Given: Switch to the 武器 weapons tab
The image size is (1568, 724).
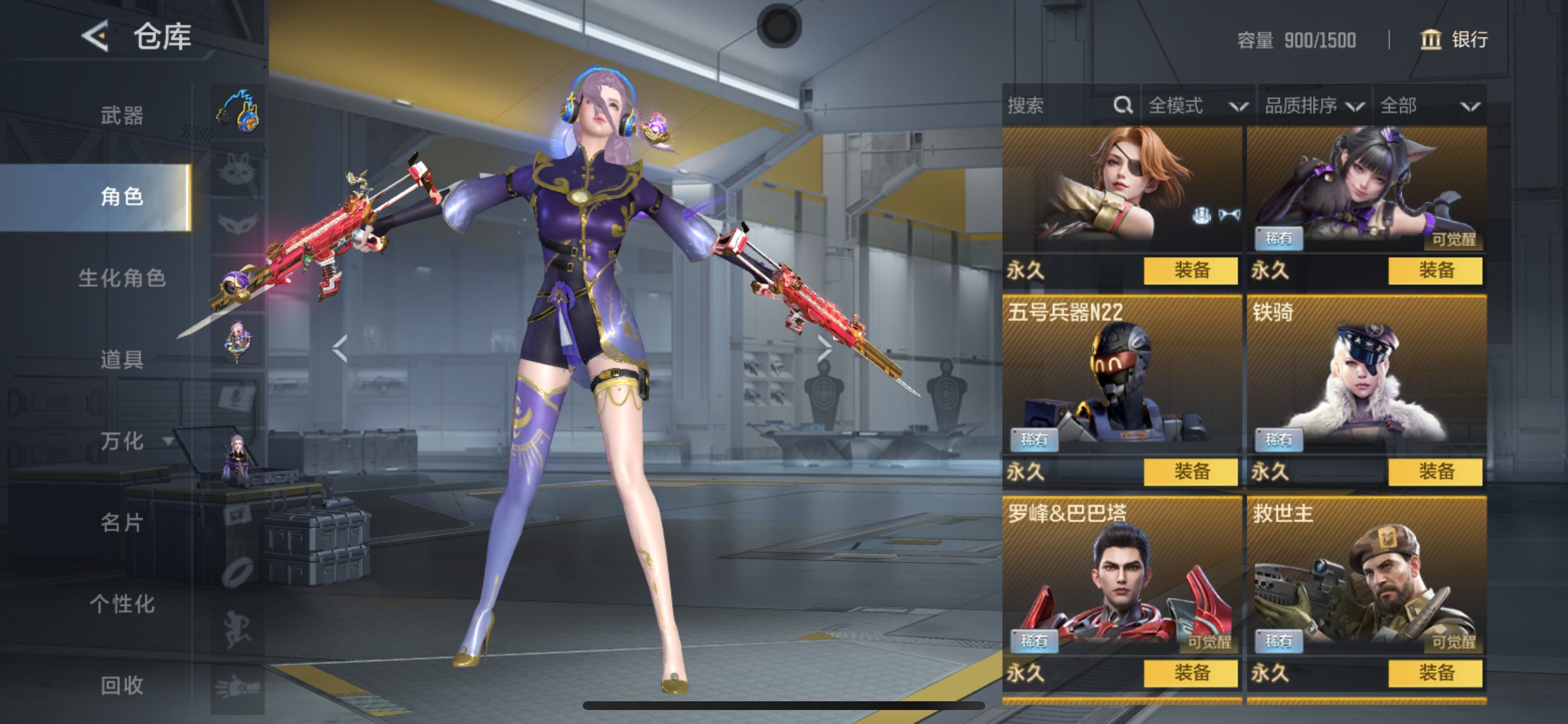Looking at the screenshot, I should point(122,115).
